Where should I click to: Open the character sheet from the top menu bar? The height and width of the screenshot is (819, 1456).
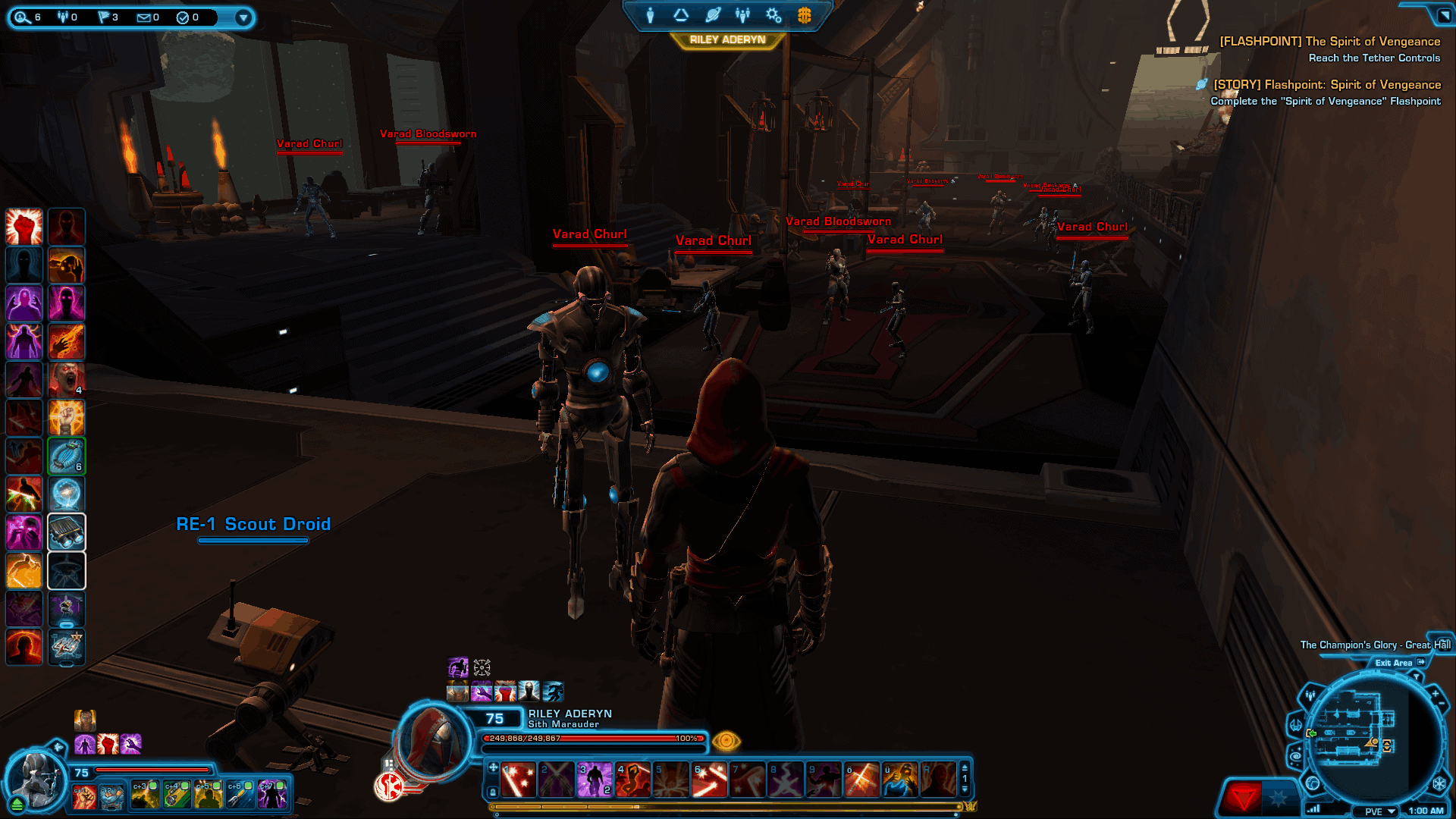tap(651, 14)
